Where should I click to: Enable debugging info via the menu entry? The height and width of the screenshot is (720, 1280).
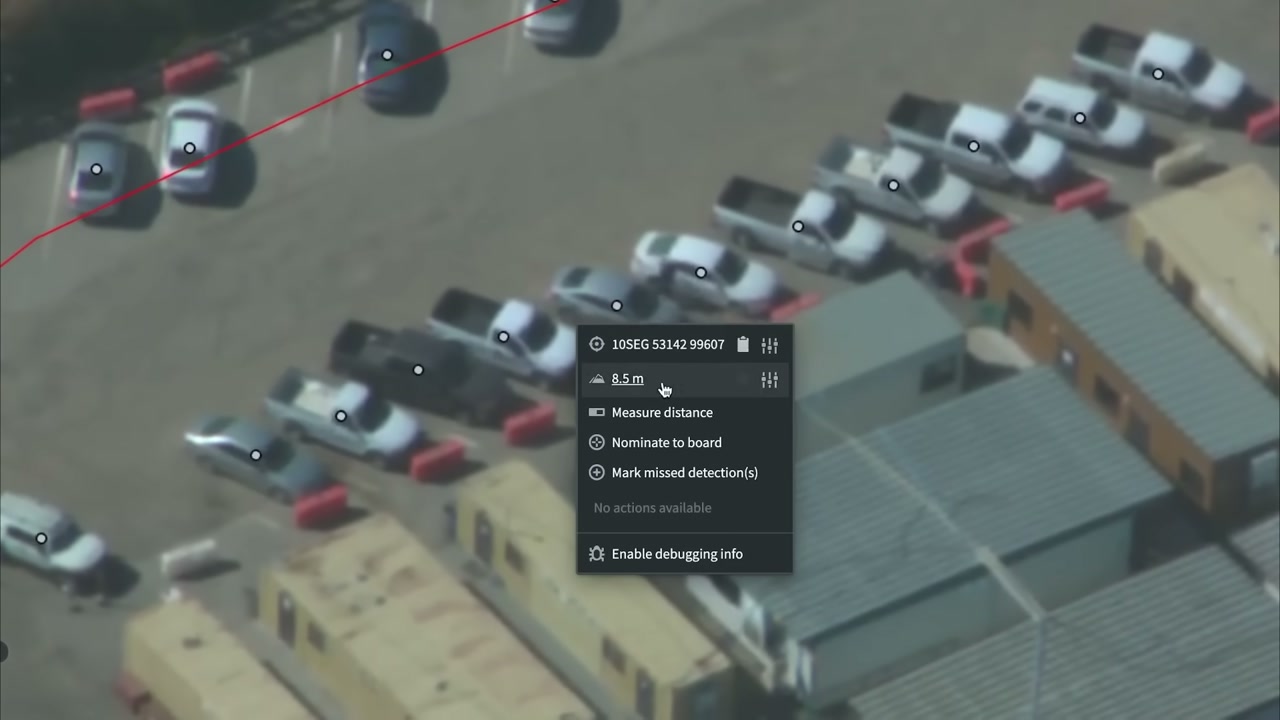click(677, 553)
